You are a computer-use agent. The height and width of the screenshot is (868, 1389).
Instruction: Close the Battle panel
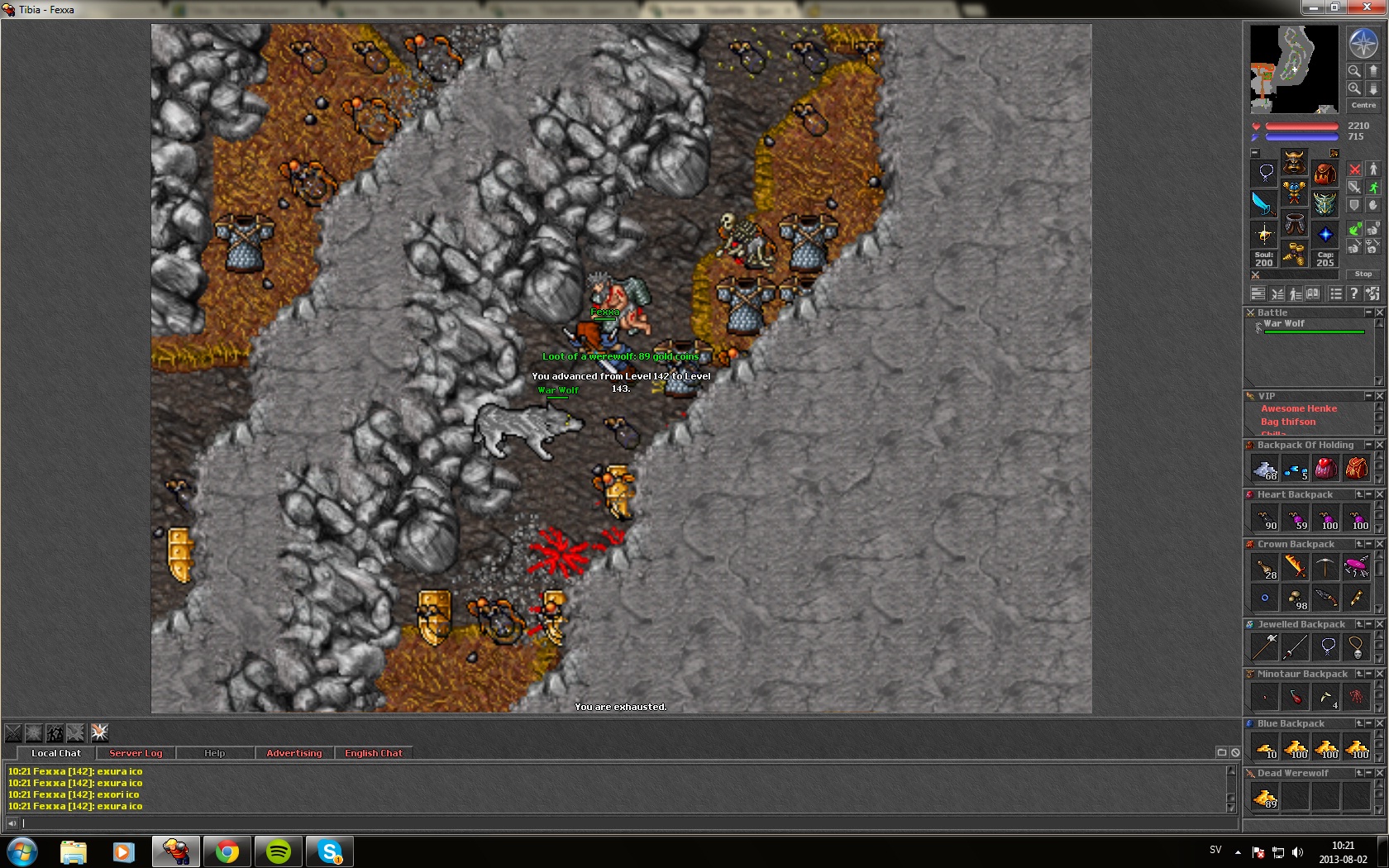point(1379,312)
